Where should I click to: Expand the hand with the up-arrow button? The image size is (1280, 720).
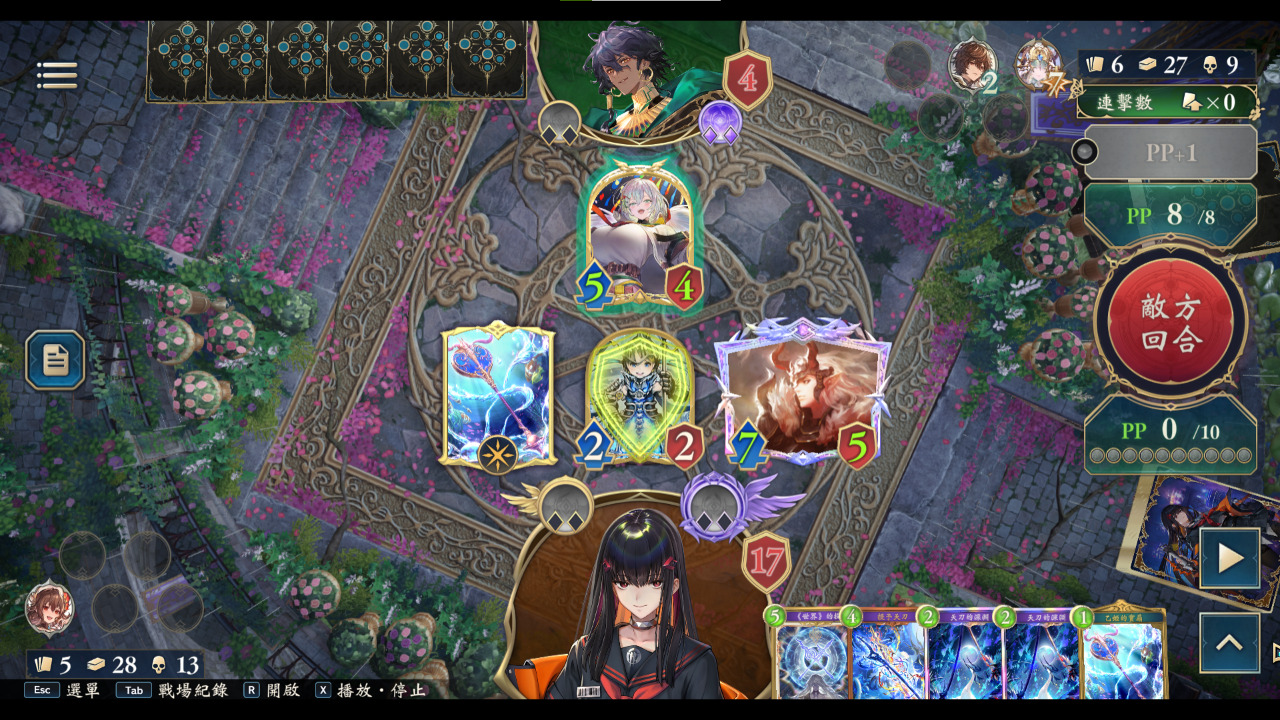1229,643
